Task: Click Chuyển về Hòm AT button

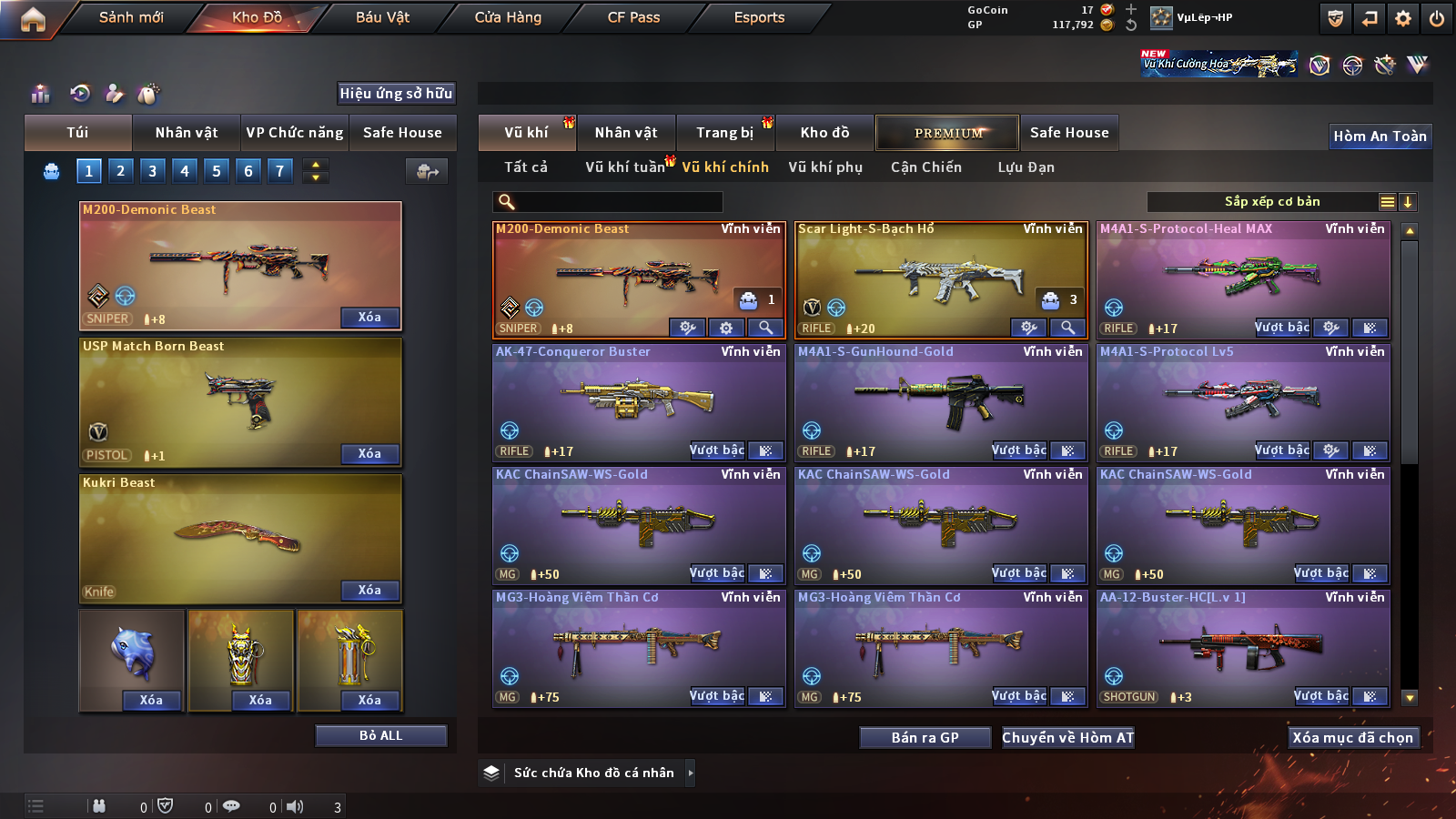Action: [x=1067, y=737]
